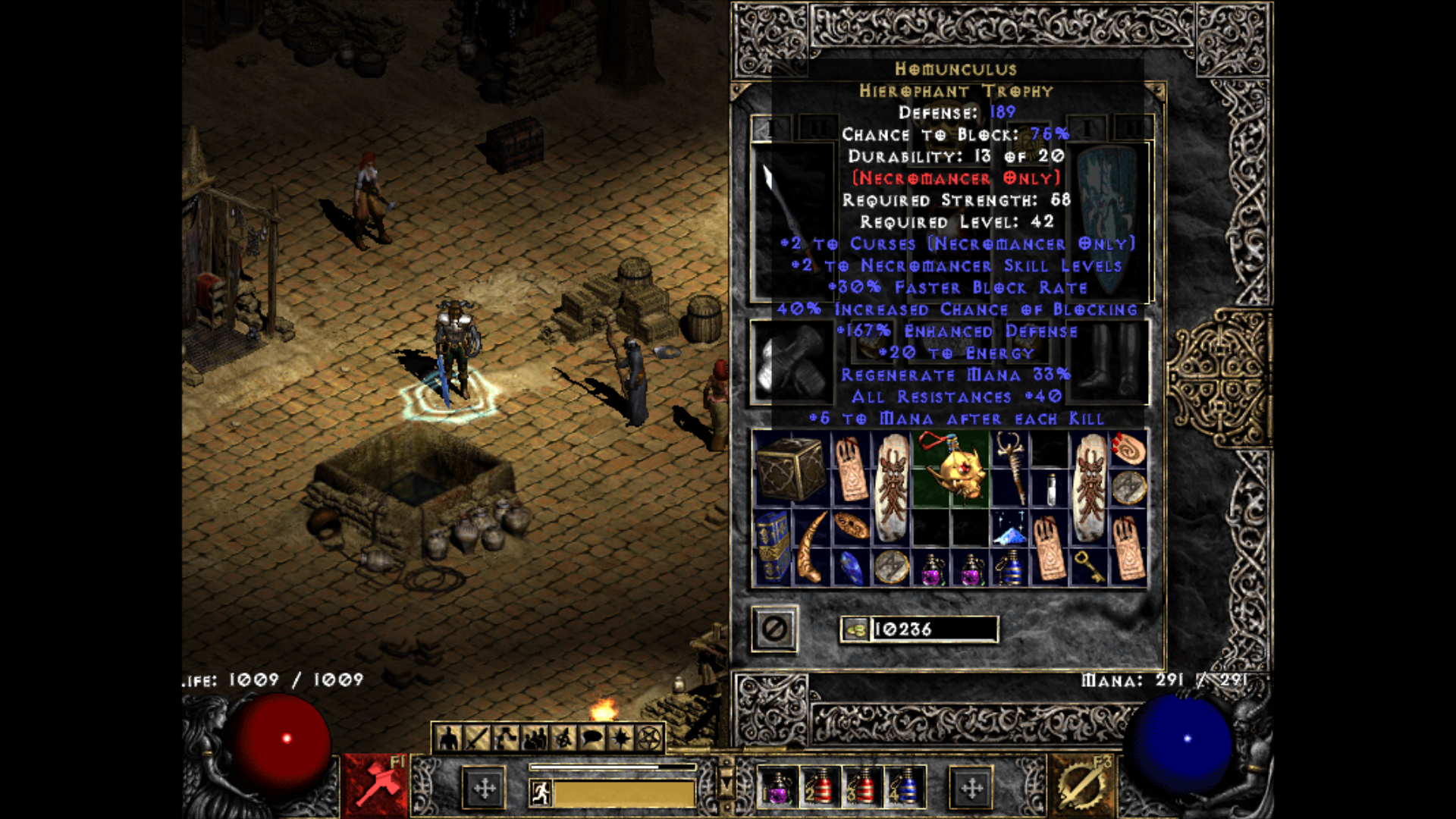Click the gold amount field showing 10236
Screen dimensions: 1456x819
pos(933,629)
